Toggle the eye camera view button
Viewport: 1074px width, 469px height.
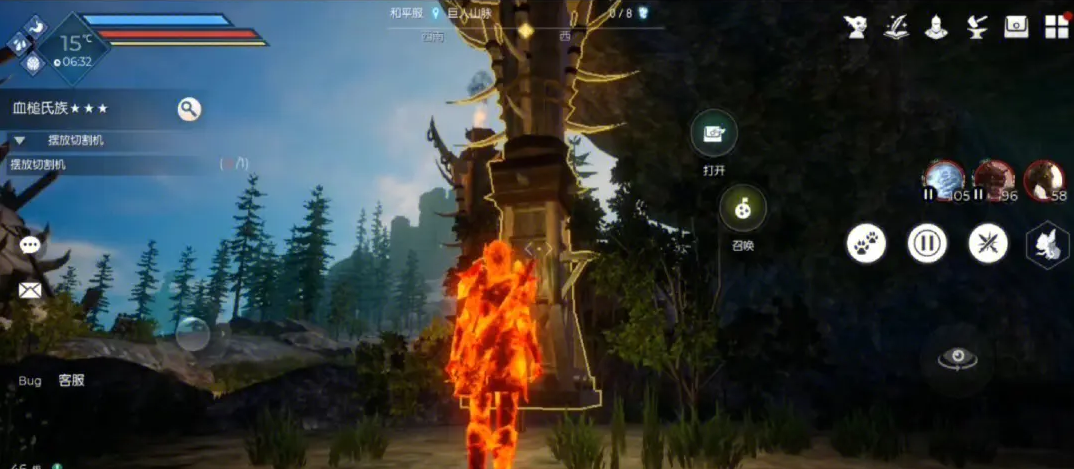(957, 360)
